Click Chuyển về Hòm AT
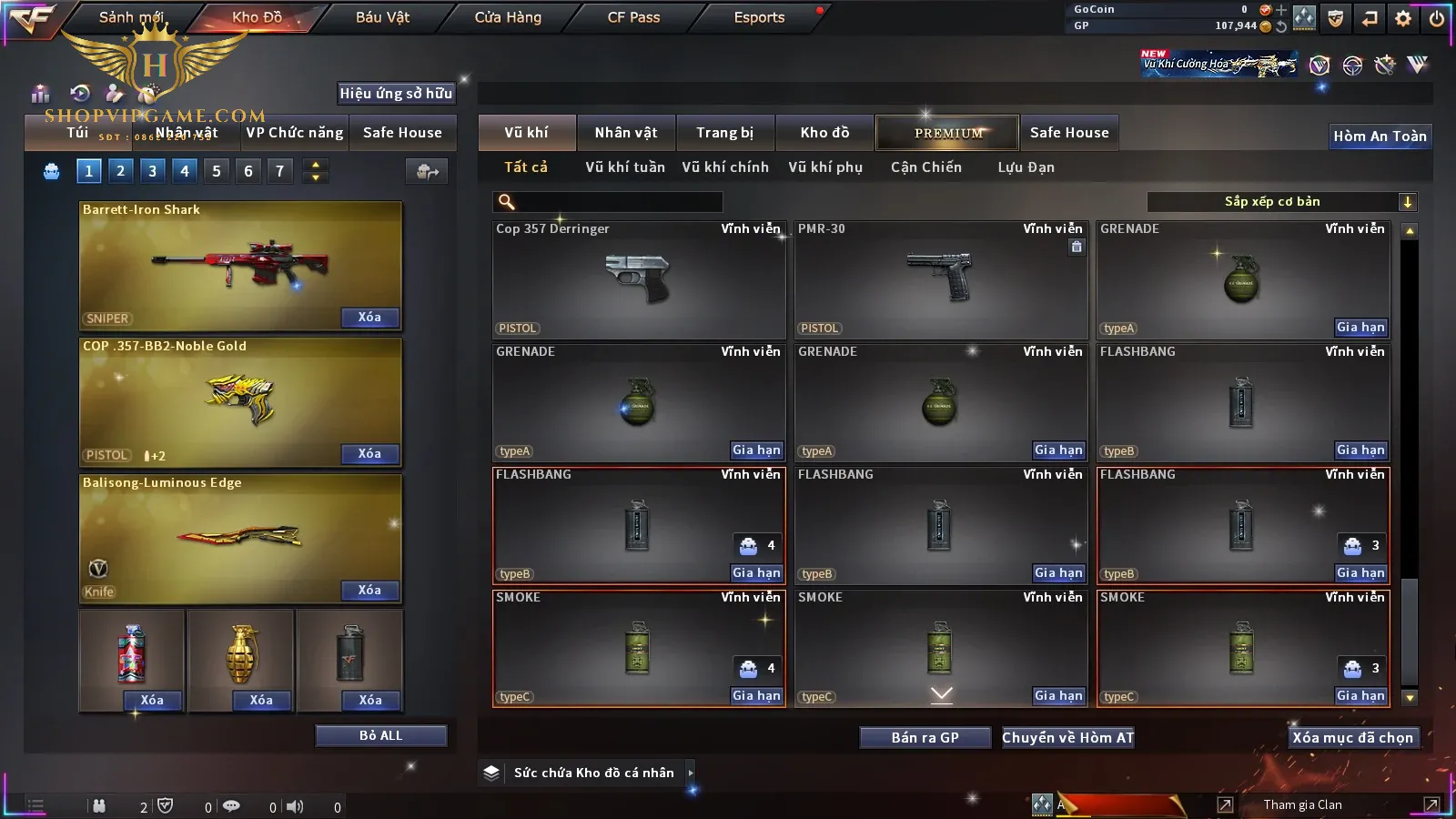Image resolution: width=1456 pixels, height=819 pixels. click(1067, 737)
